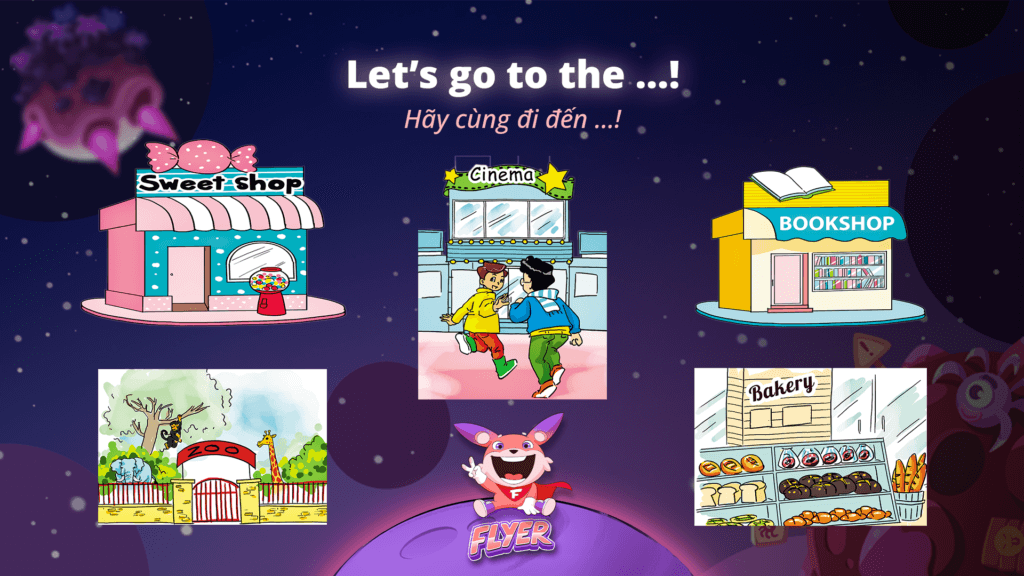Choose the Bakery picture card
The image size is (1024, 576).
coord(810,446)
